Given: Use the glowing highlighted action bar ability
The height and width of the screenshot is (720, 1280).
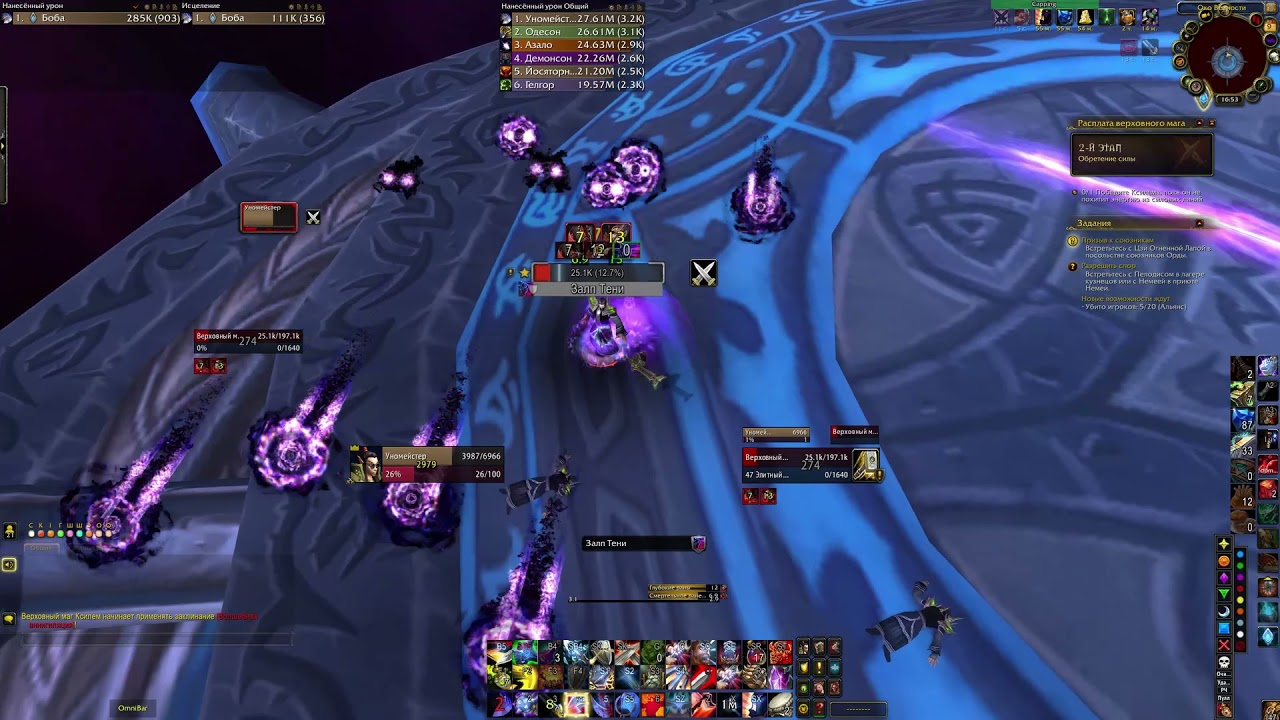Looking at the screenshot, I should 577,705.
